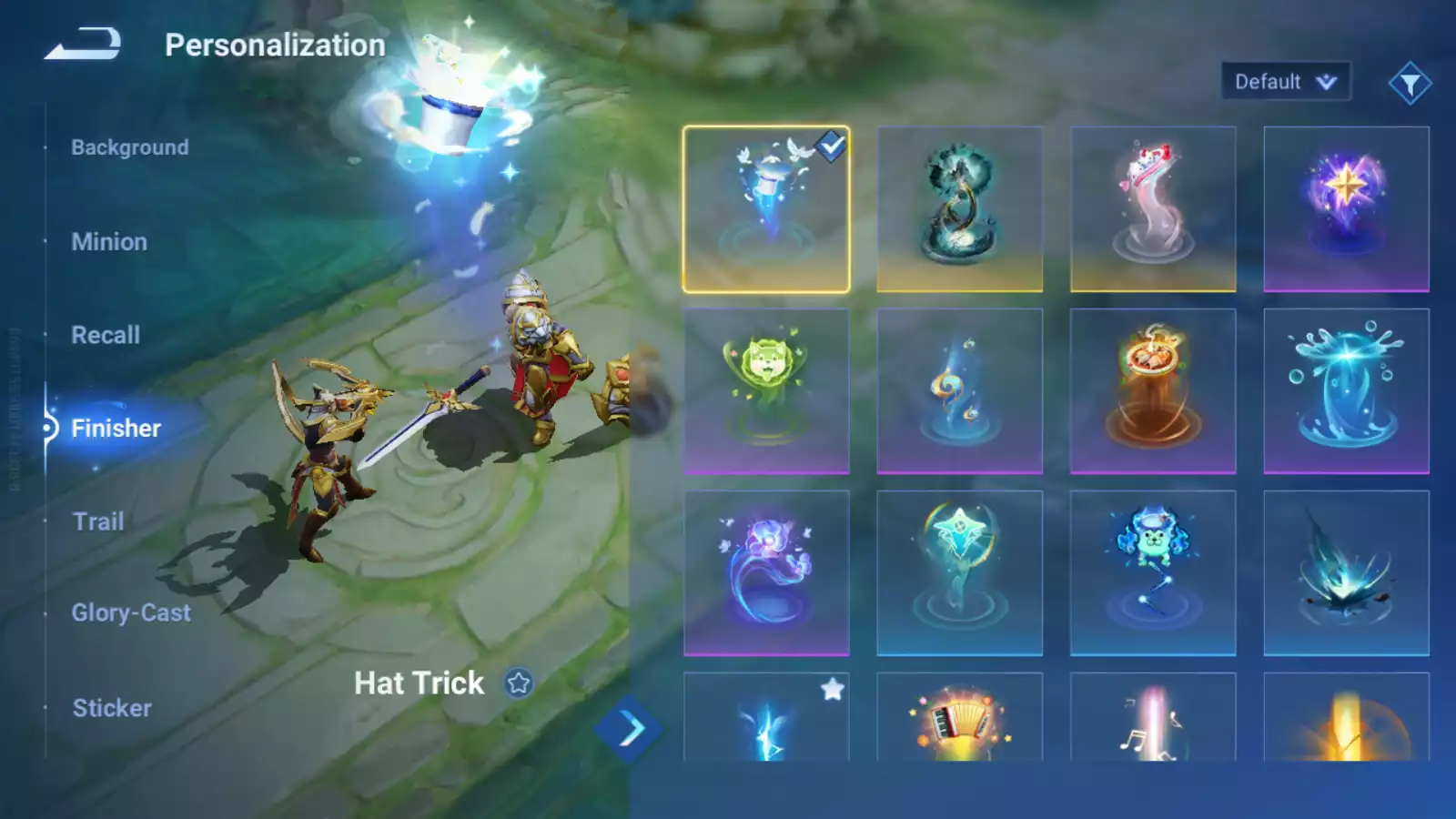This screenshot has height=819, width=1456.
Task: Open the Default sort dropdown
Action: pos(1285,82)
